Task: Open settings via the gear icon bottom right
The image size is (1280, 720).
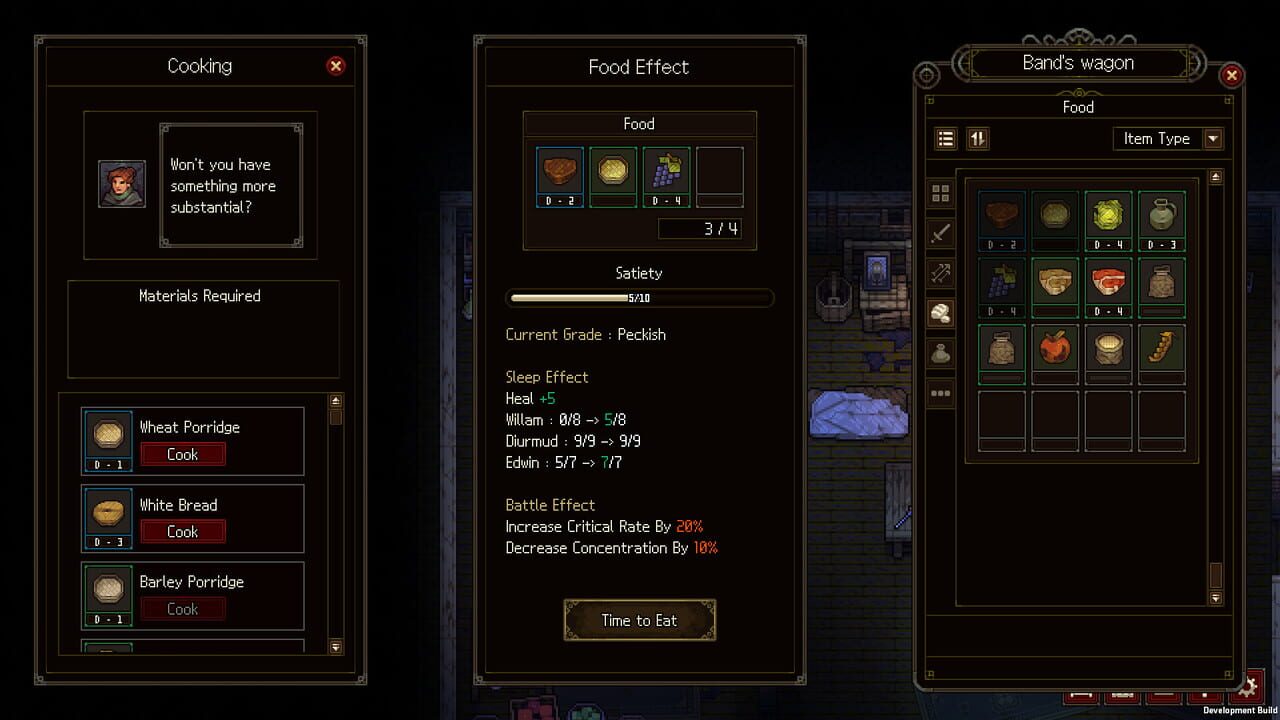Action: tap(1247, 687)
